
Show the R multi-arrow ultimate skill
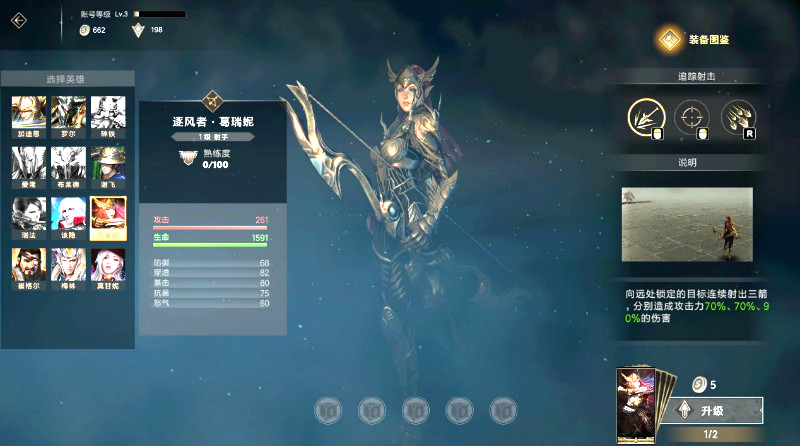(x=738, y=117)
